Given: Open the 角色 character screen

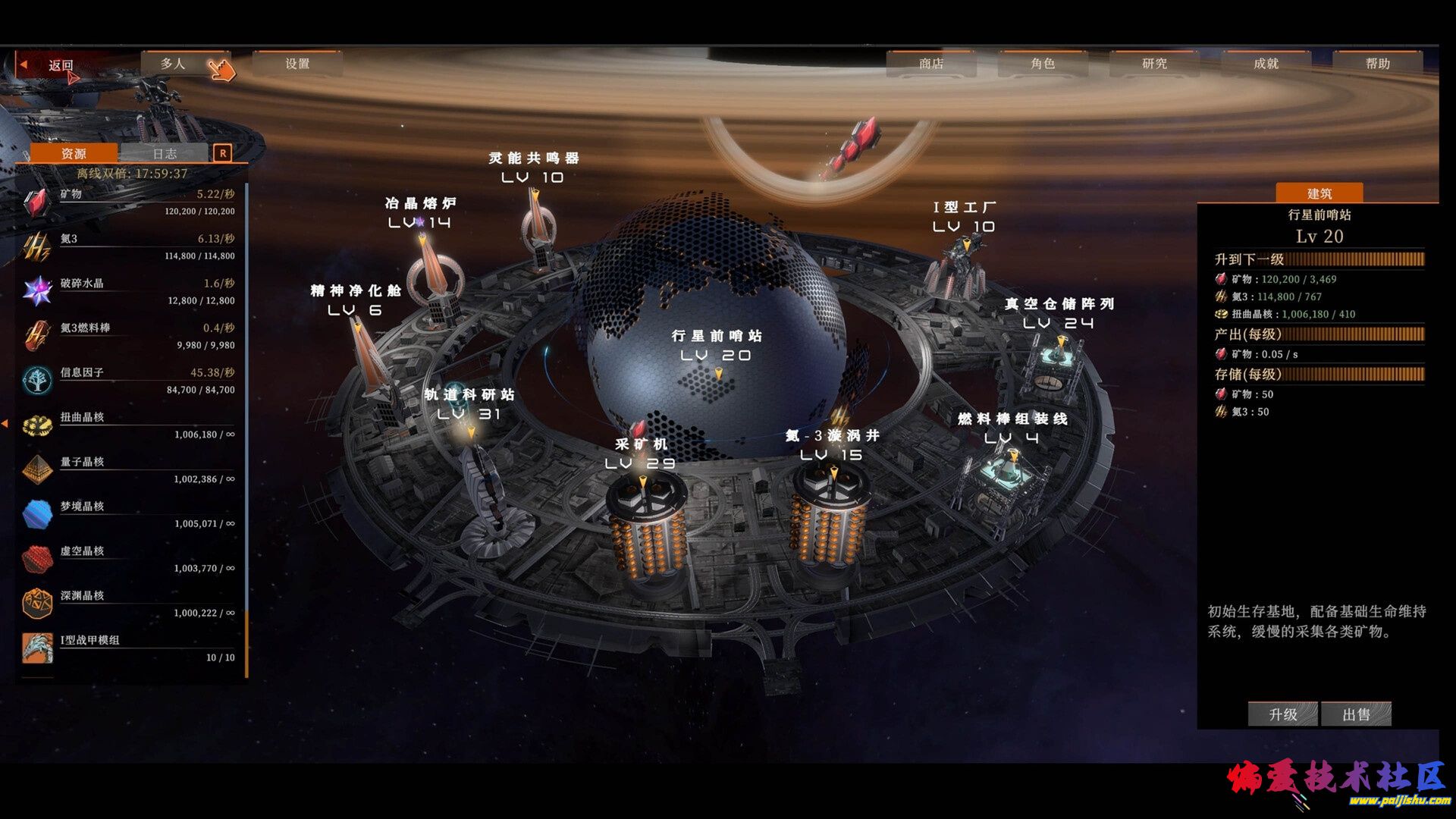Looking at the screenshot, I should click(1043, 64).
